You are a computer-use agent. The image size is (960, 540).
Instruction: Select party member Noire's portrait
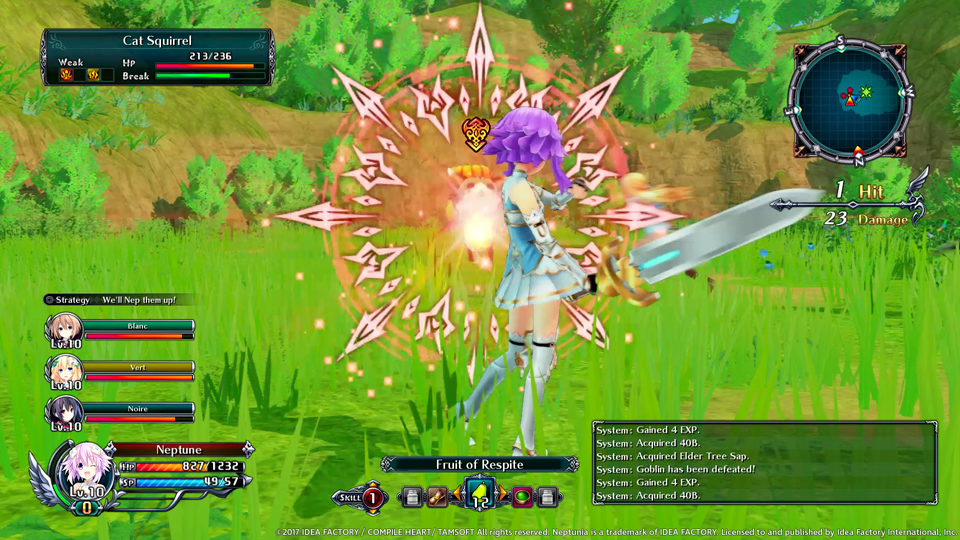63,412
